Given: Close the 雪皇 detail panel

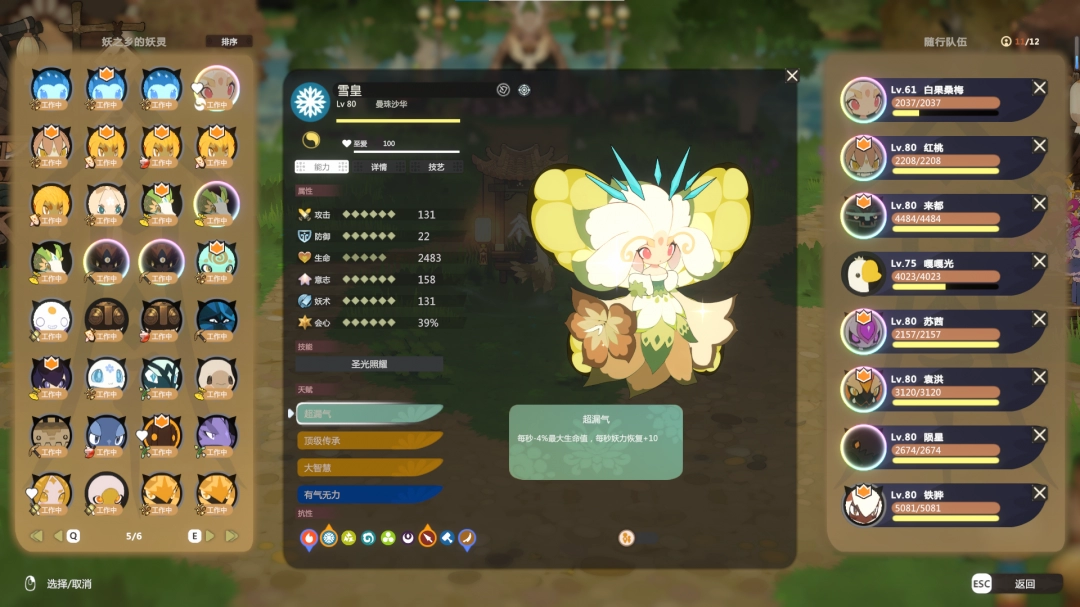Looking at the screenshot, I should tap(792, 76).
